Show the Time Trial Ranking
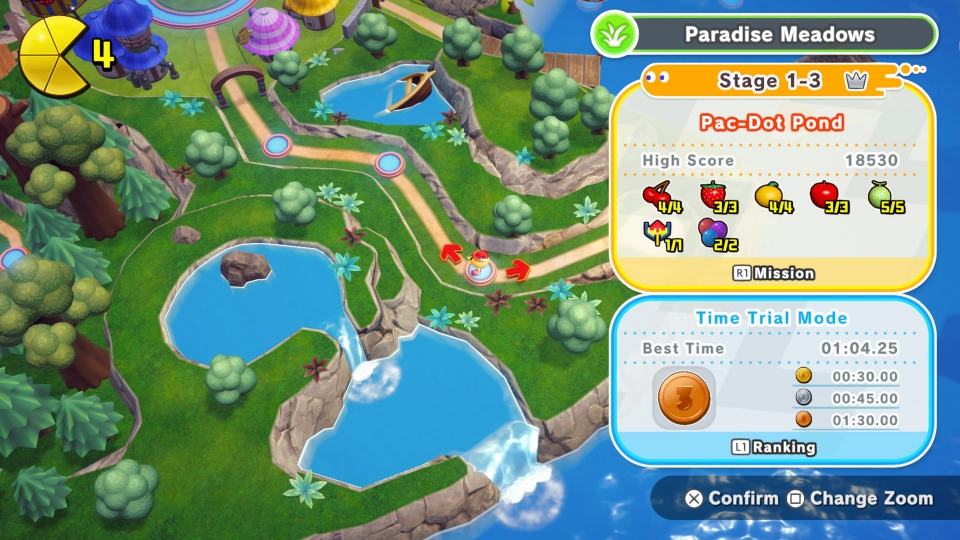The width and height of the screenshot is (960, 540). tap(773, 448)
